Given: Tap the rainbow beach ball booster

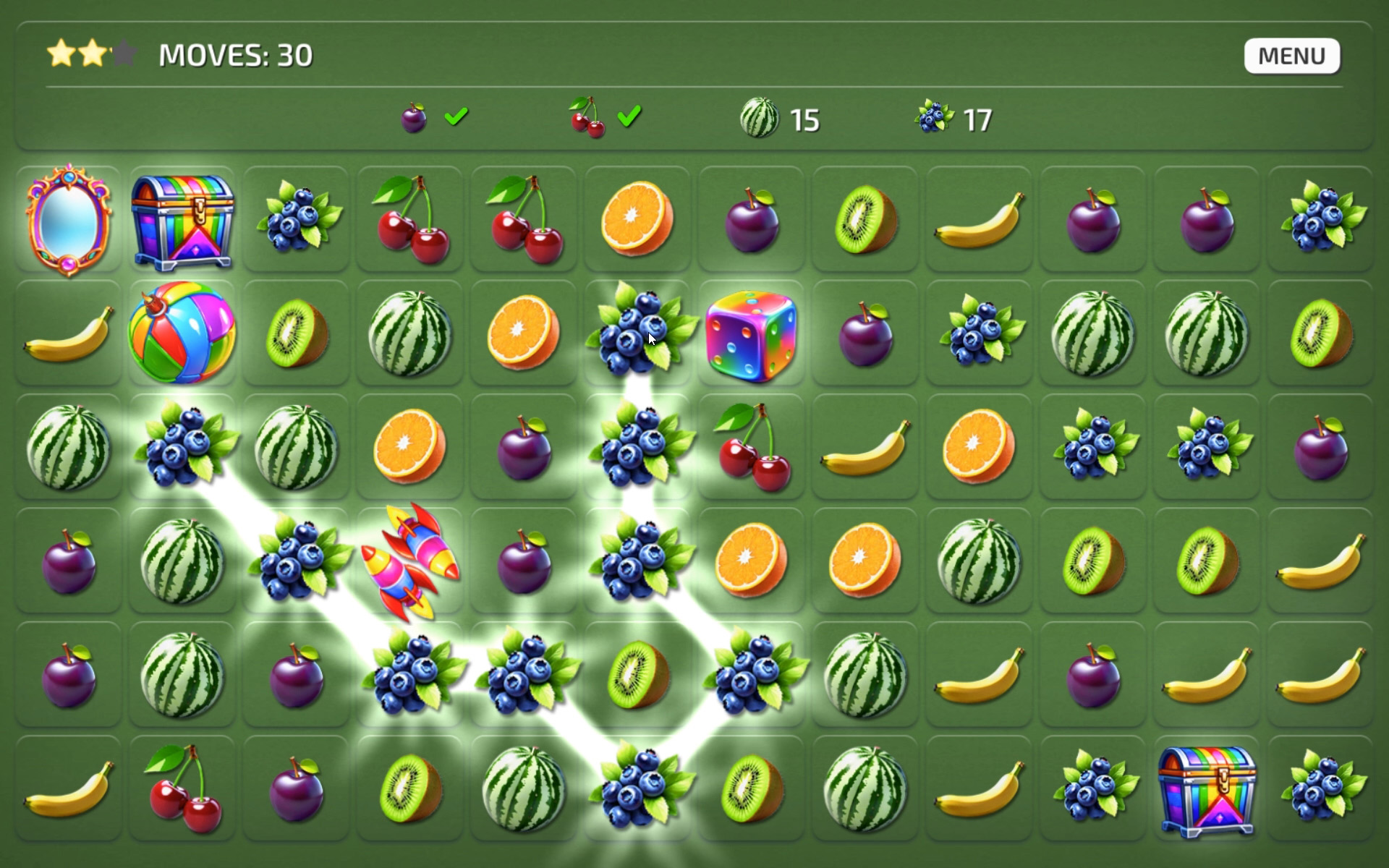Looking at the screenshot, I should 182,333.
